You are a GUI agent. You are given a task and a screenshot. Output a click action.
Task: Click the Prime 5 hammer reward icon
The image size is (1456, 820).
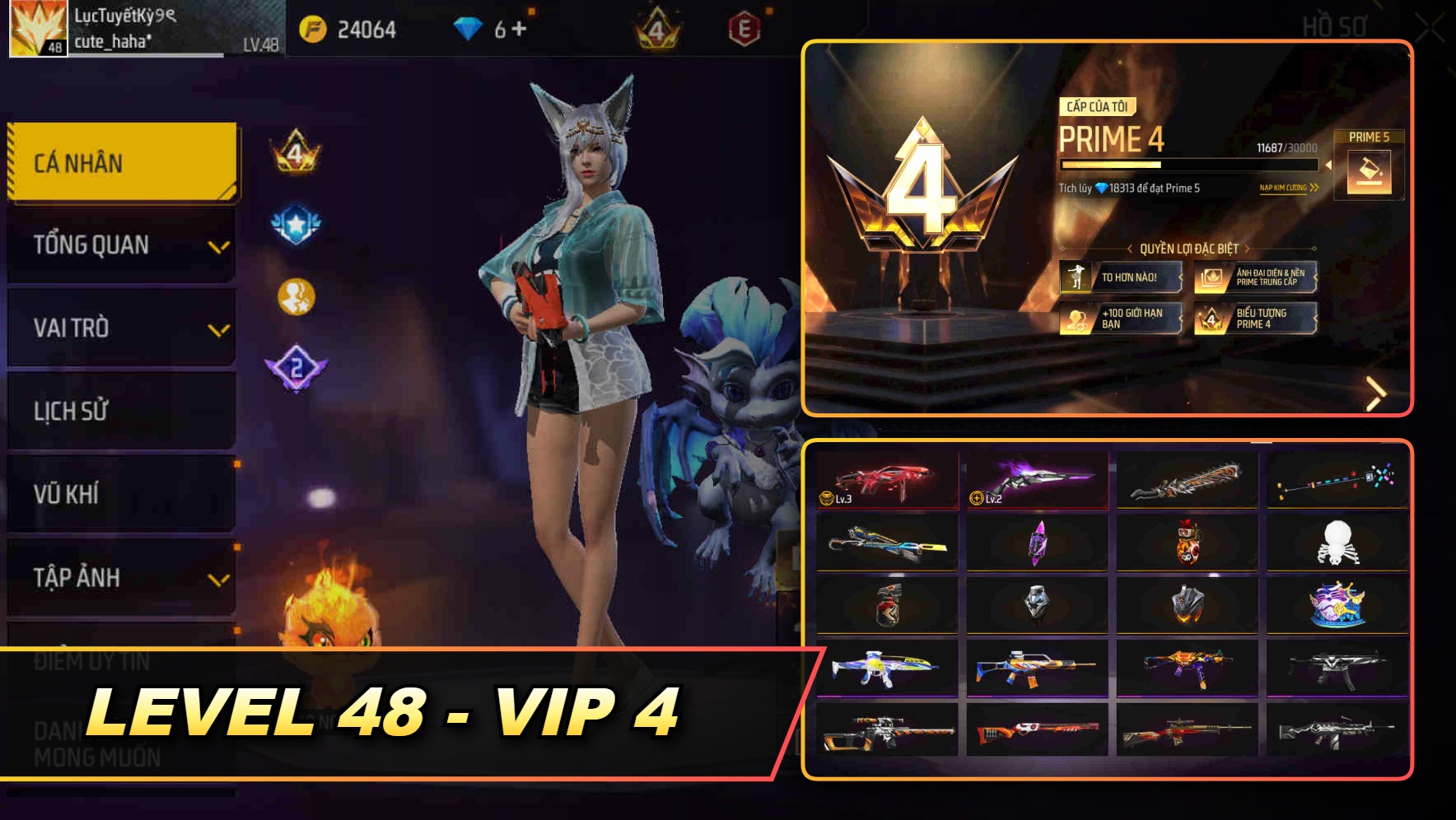coord(1371,173)
